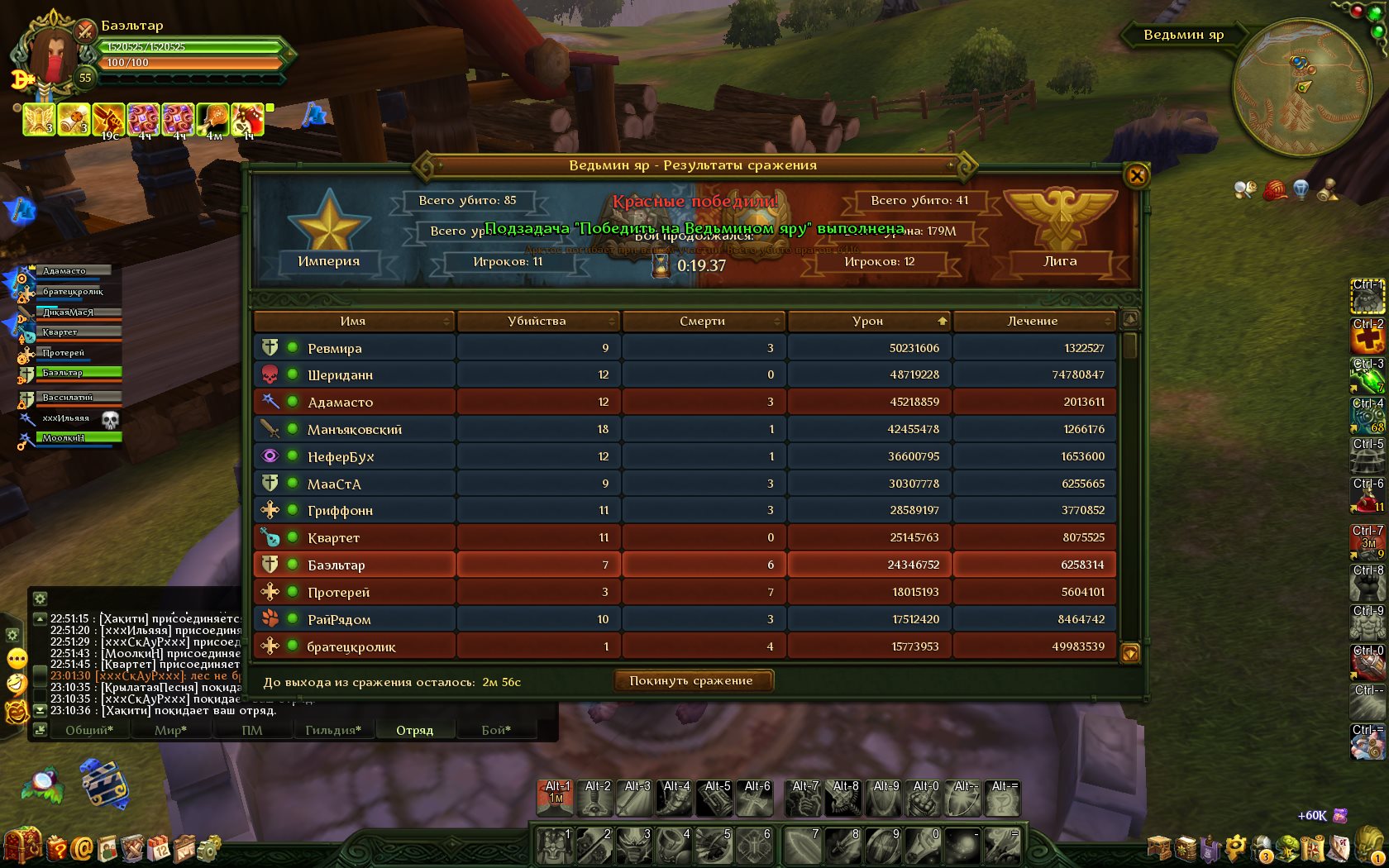The height and width of the screenshot is (868, 1389).
Task: Switch to the Общий chat tab
Action: [x=89, y=730]
